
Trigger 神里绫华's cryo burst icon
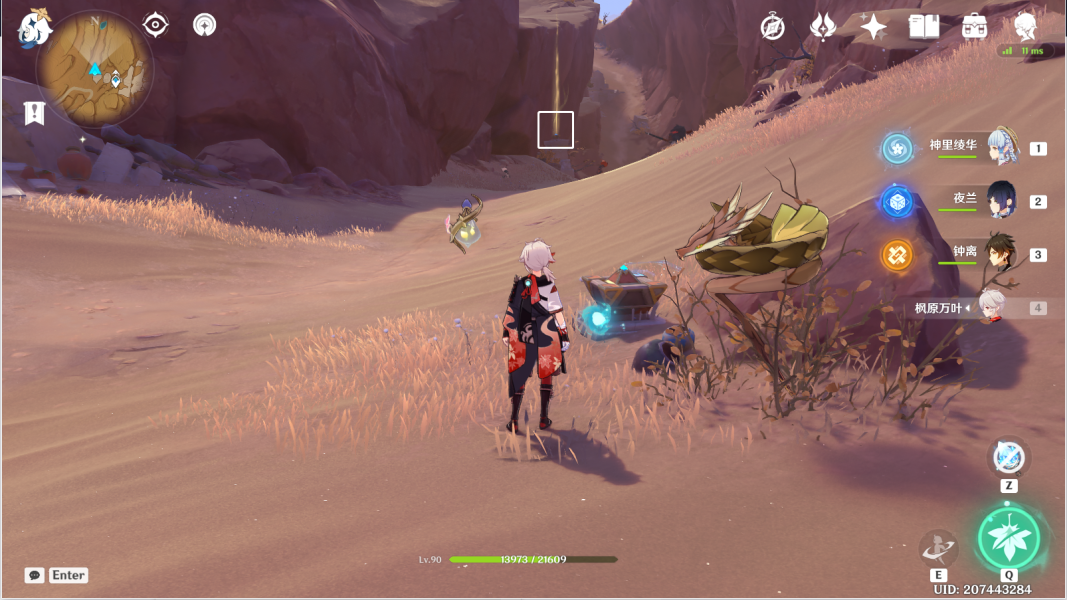pos(897,149)
